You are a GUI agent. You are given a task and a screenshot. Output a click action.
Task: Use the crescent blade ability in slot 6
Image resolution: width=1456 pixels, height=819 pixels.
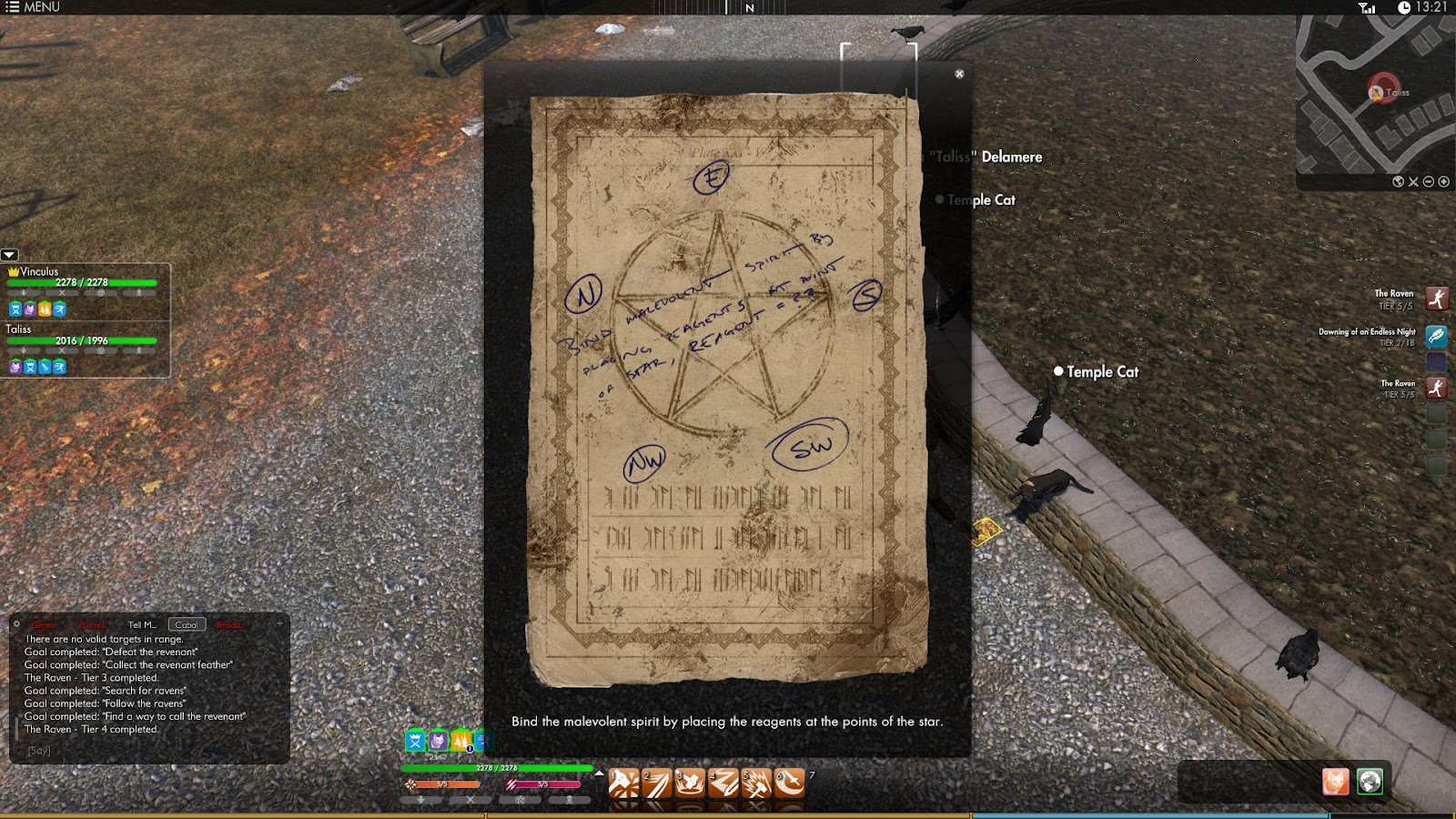coord(789,783)
